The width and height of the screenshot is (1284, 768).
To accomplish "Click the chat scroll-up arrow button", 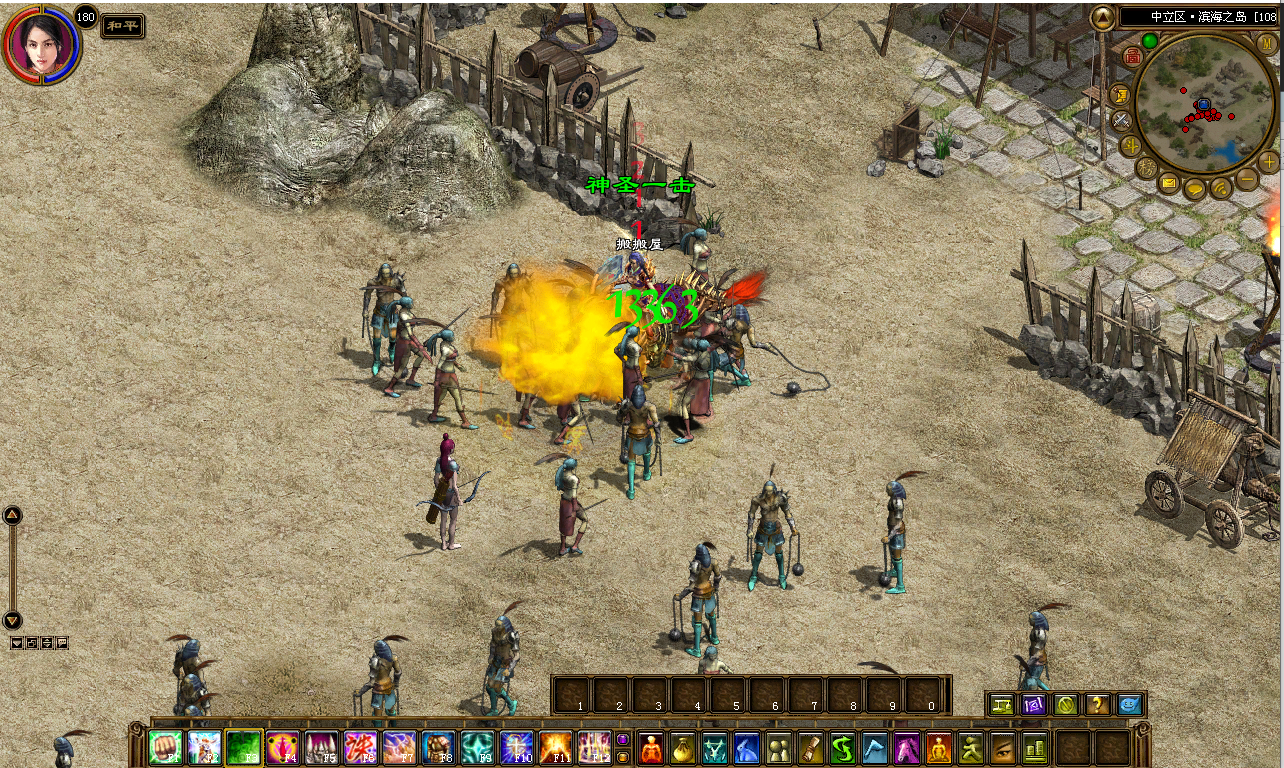I will point(12,516).
